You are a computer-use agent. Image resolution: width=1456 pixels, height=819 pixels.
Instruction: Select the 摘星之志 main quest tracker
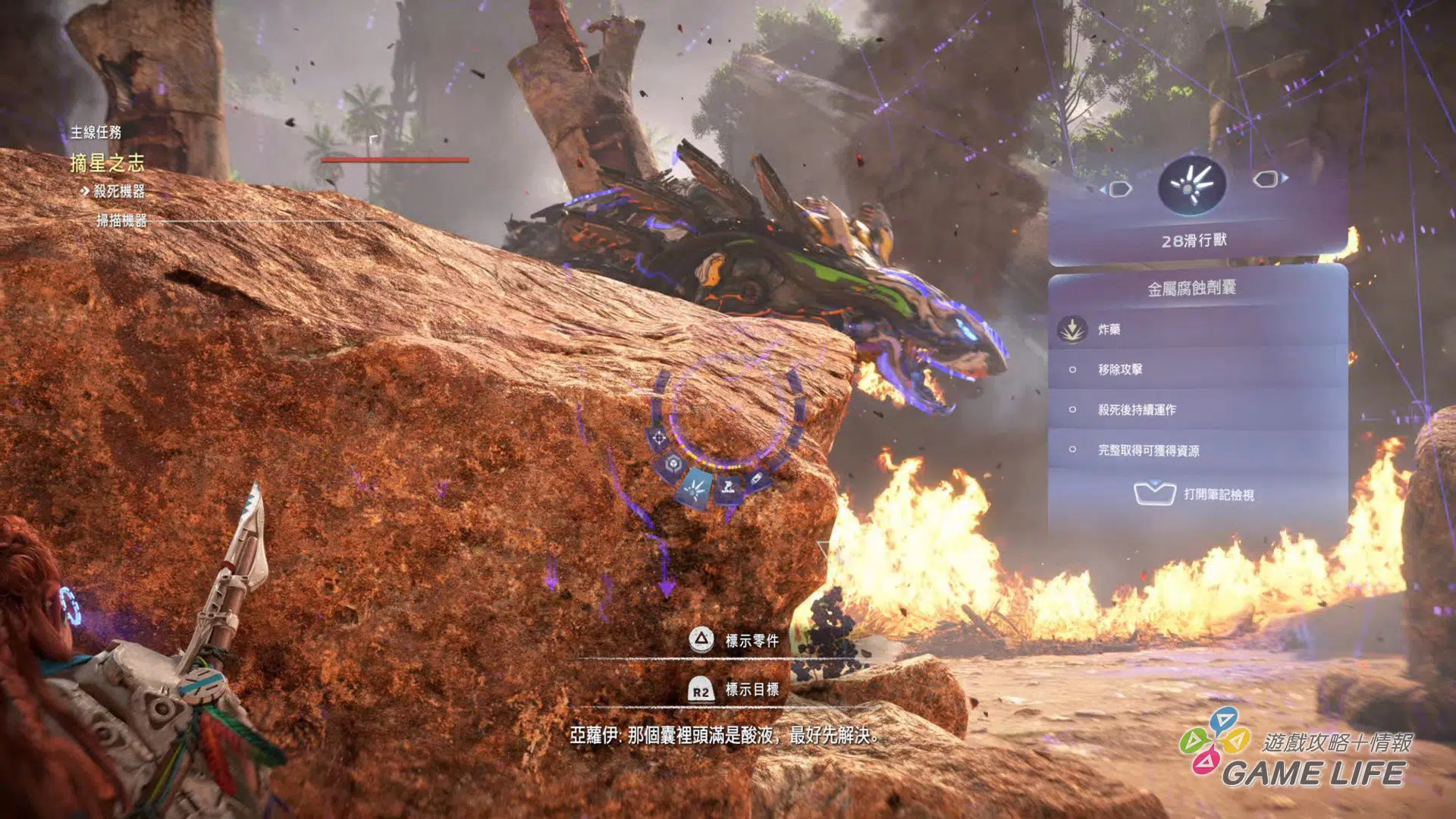107,162
